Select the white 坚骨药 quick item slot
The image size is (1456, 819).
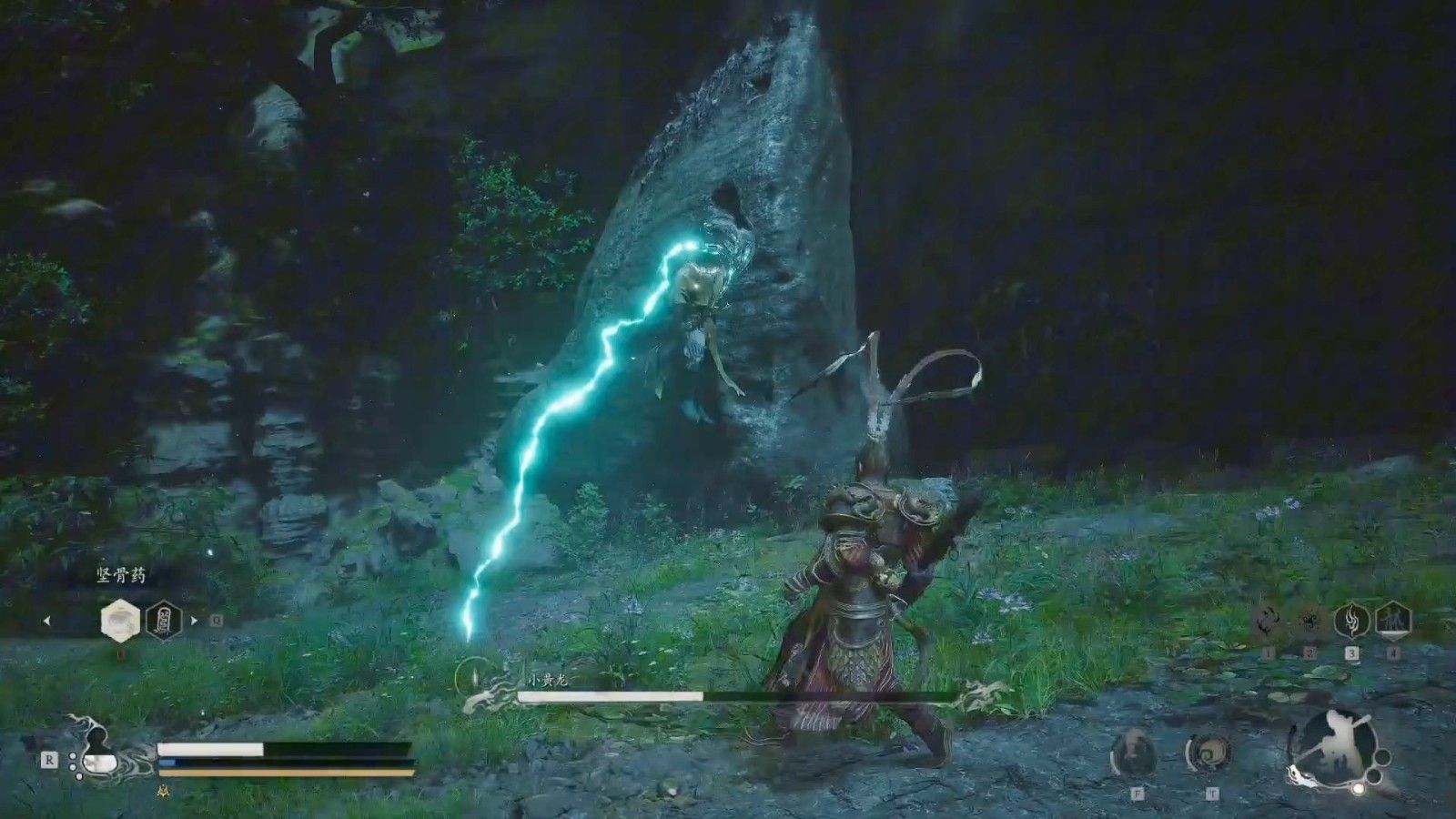pyautogui.click(x=120, y=622)
